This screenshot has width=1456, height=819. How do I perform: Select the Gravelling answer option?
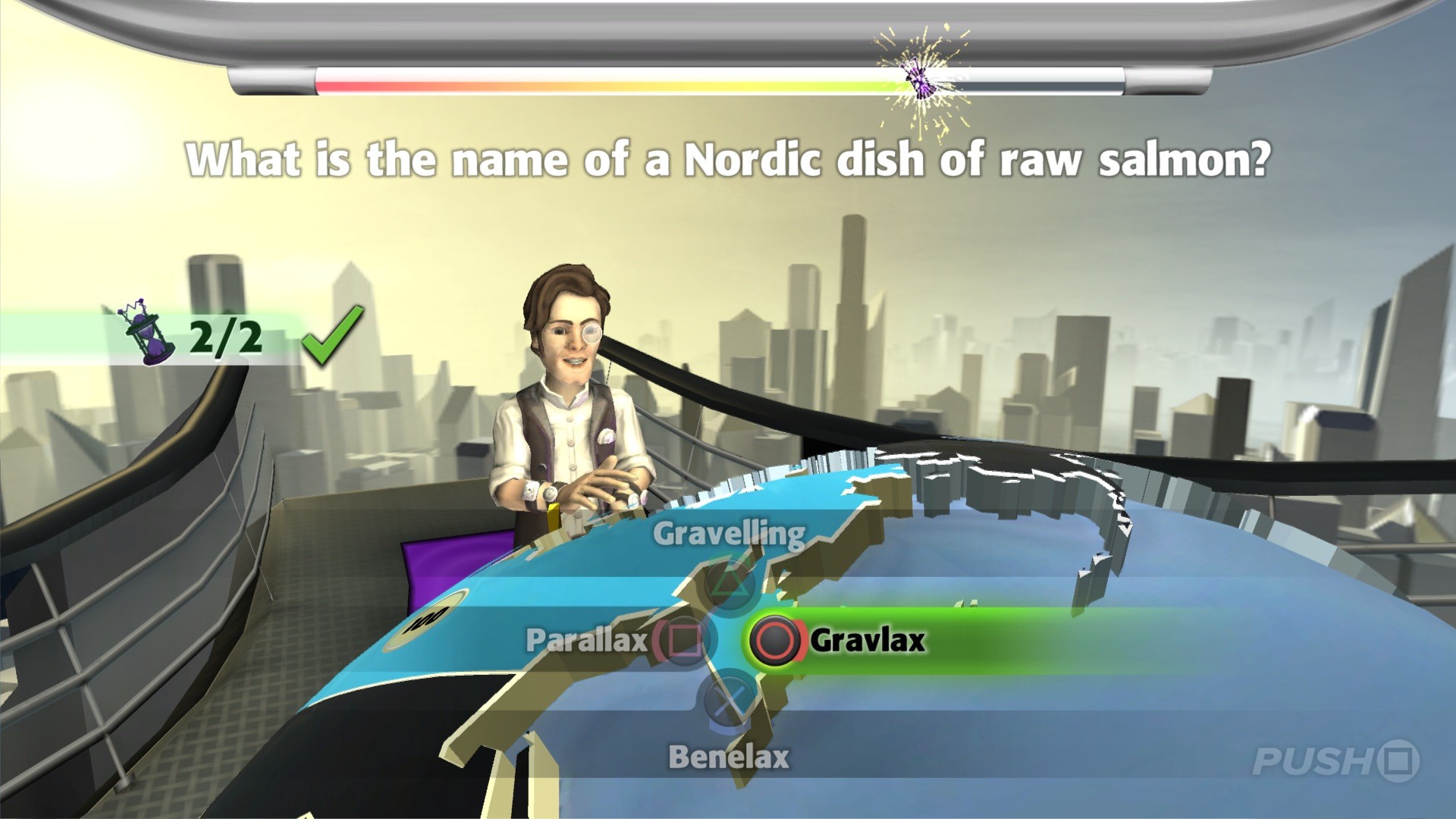point(730,532)
